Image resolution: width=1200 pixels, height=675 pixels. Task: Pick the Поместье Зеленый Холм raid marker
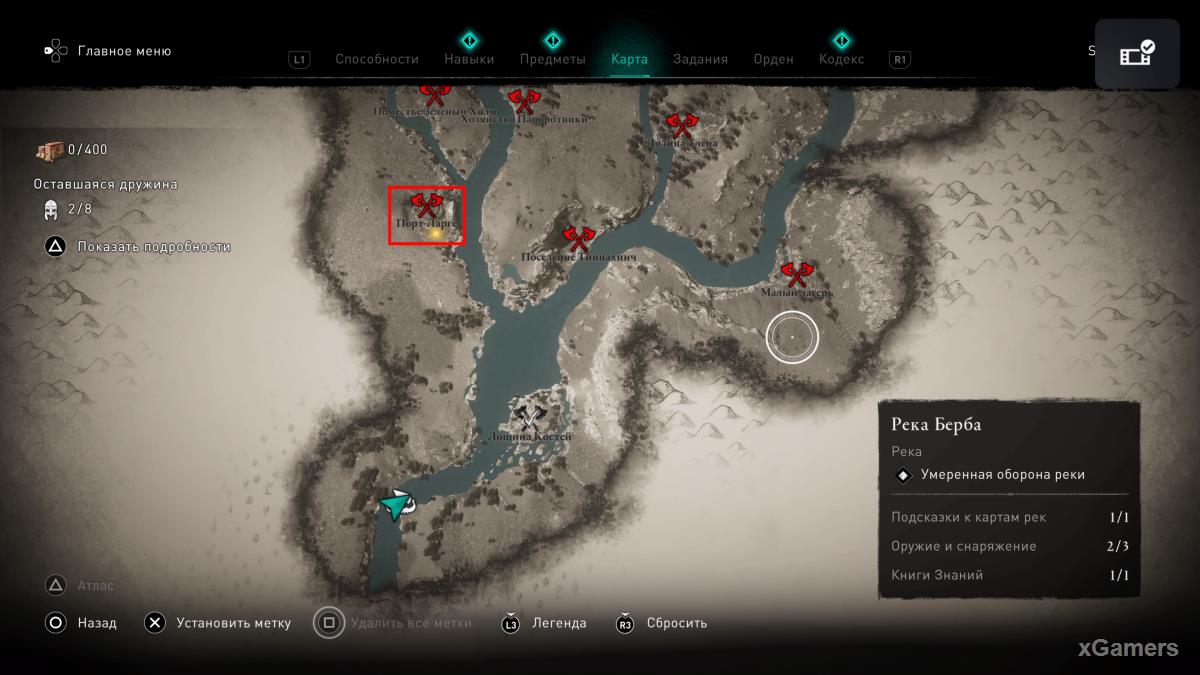[433, 95]
